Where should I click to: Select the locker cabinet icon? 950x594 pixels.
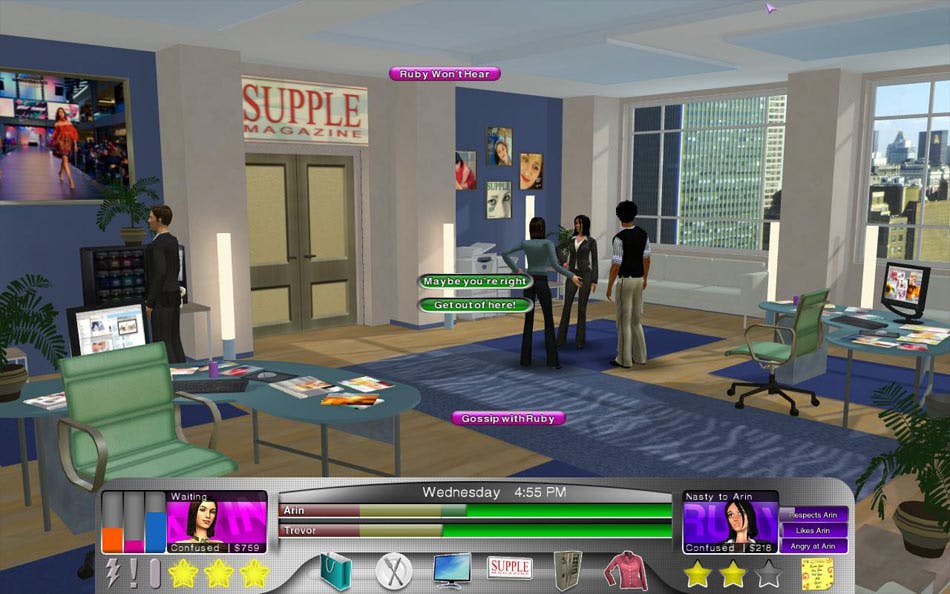pos(568,570)
